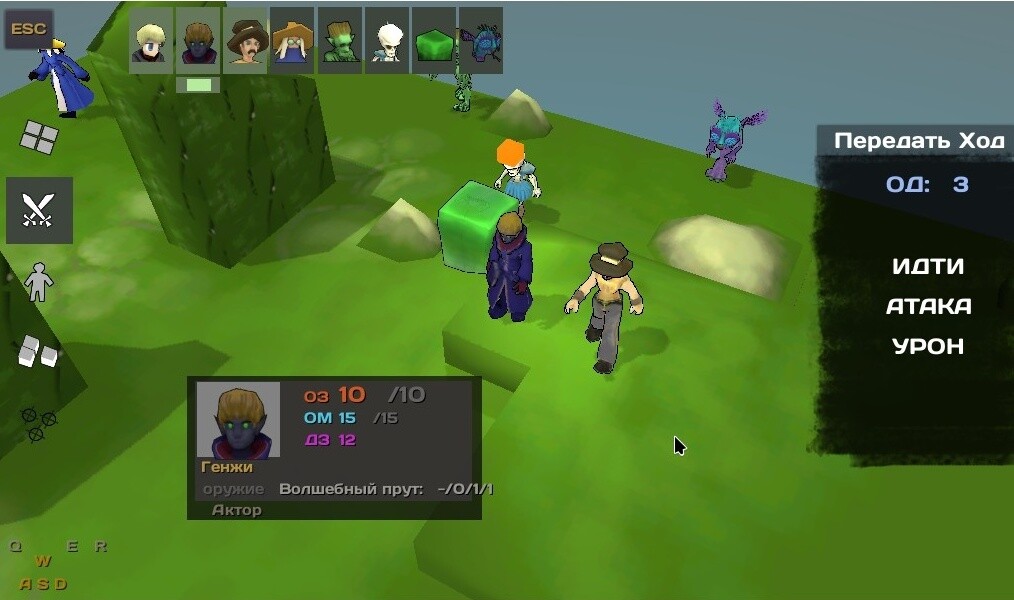
Task: Select the АТАКА attack action
Action: [928, 306]
